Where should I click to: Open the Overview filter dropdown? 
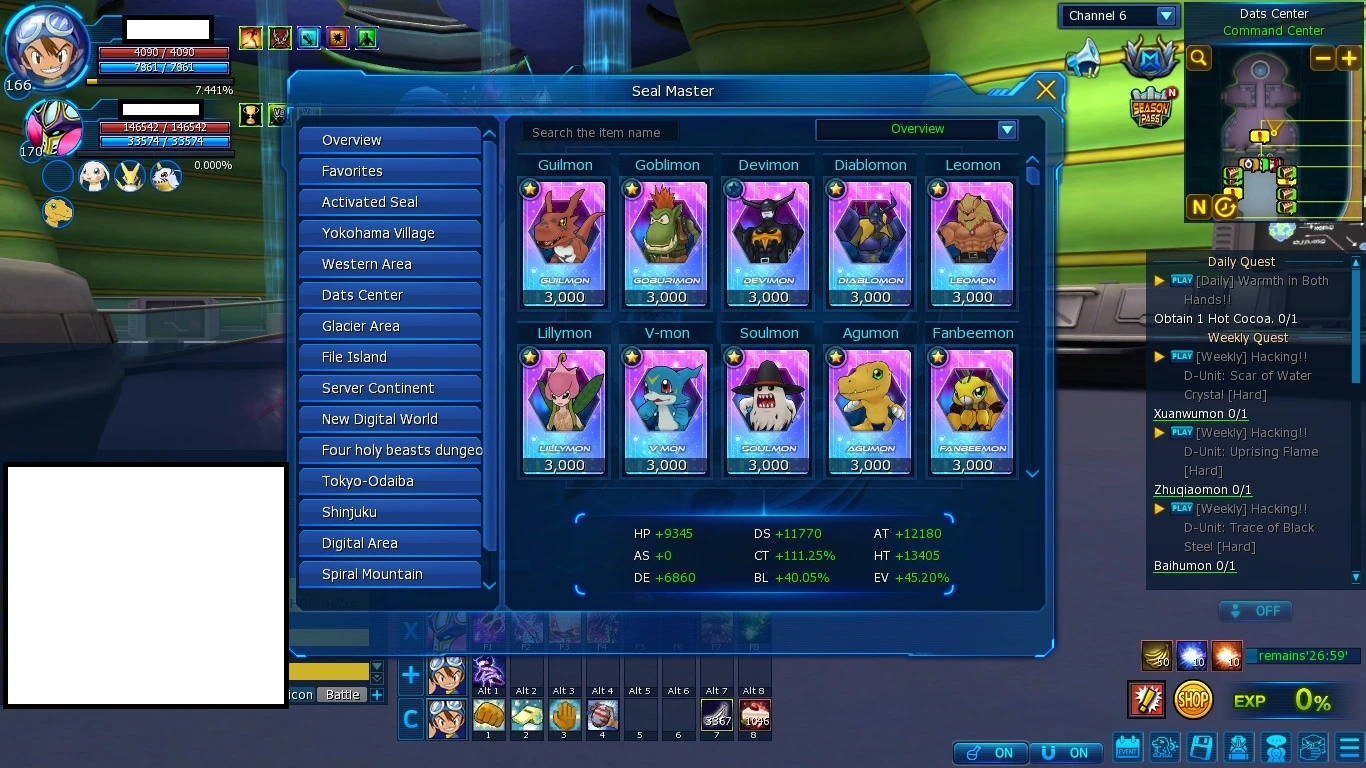(1007, 130)
